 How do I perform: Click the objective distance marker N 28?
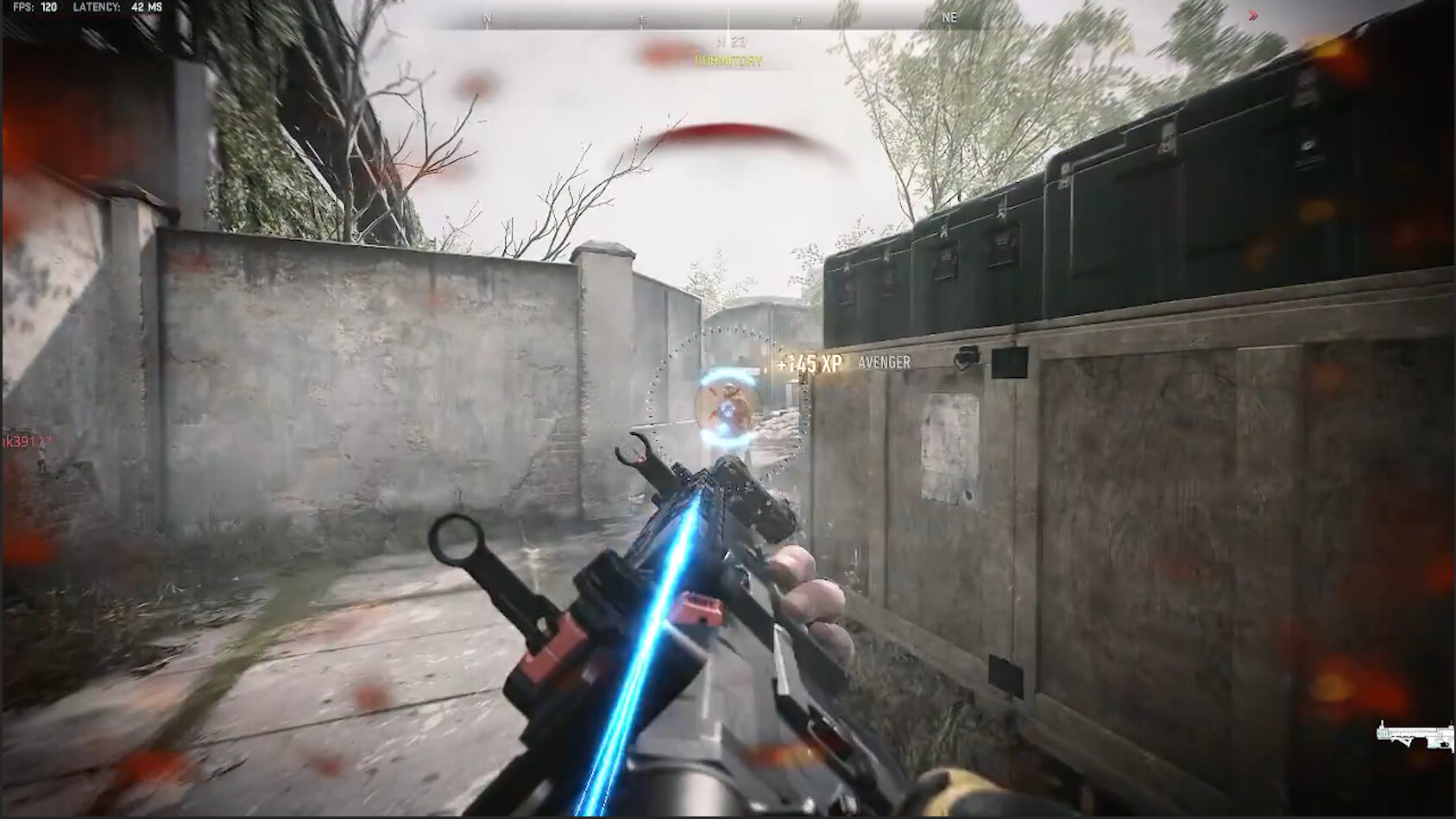(x=729, y=39)
